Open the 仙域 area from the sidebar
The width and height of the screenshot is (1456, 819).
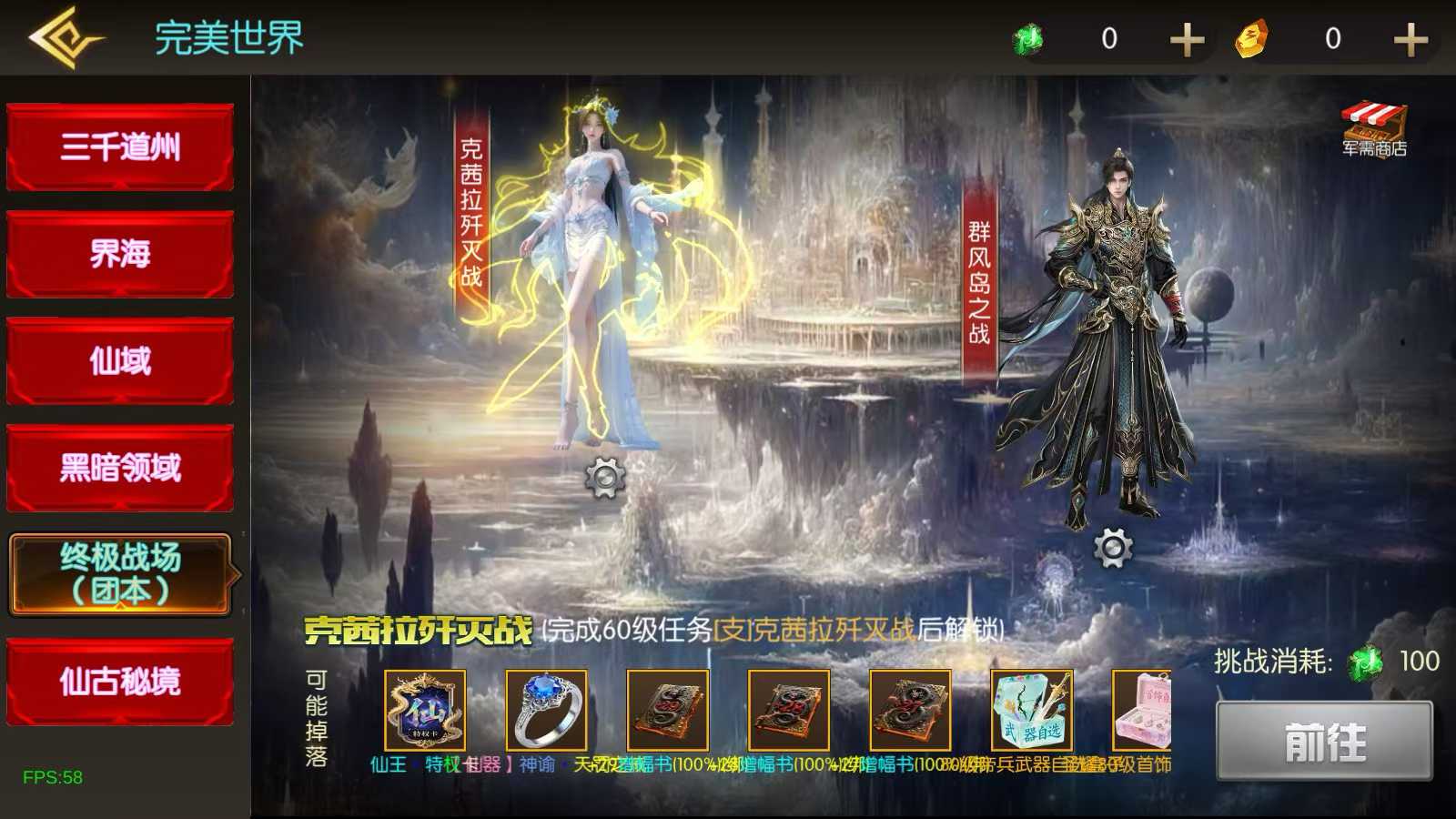coord(119,360)
